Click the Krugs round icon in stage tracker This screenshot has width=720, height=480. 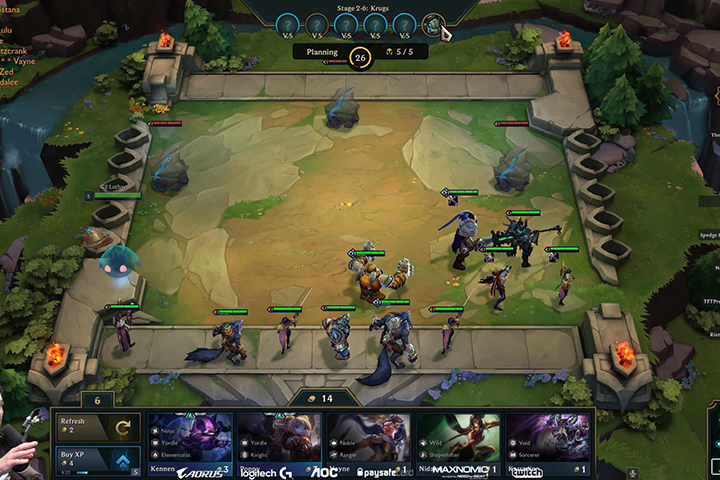pos(433,25)
